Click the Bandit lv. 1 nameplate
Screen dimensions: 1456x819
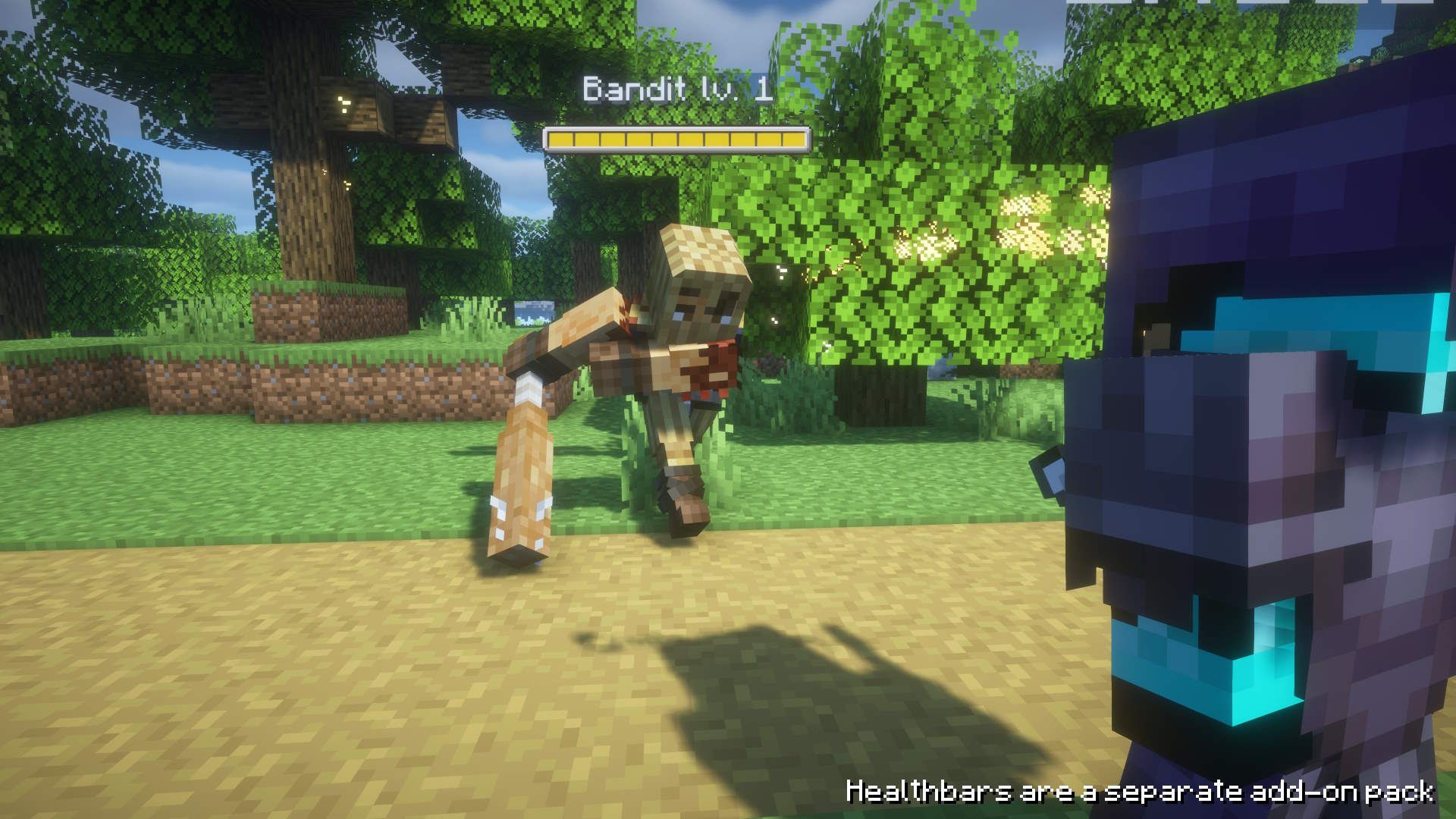677,87
